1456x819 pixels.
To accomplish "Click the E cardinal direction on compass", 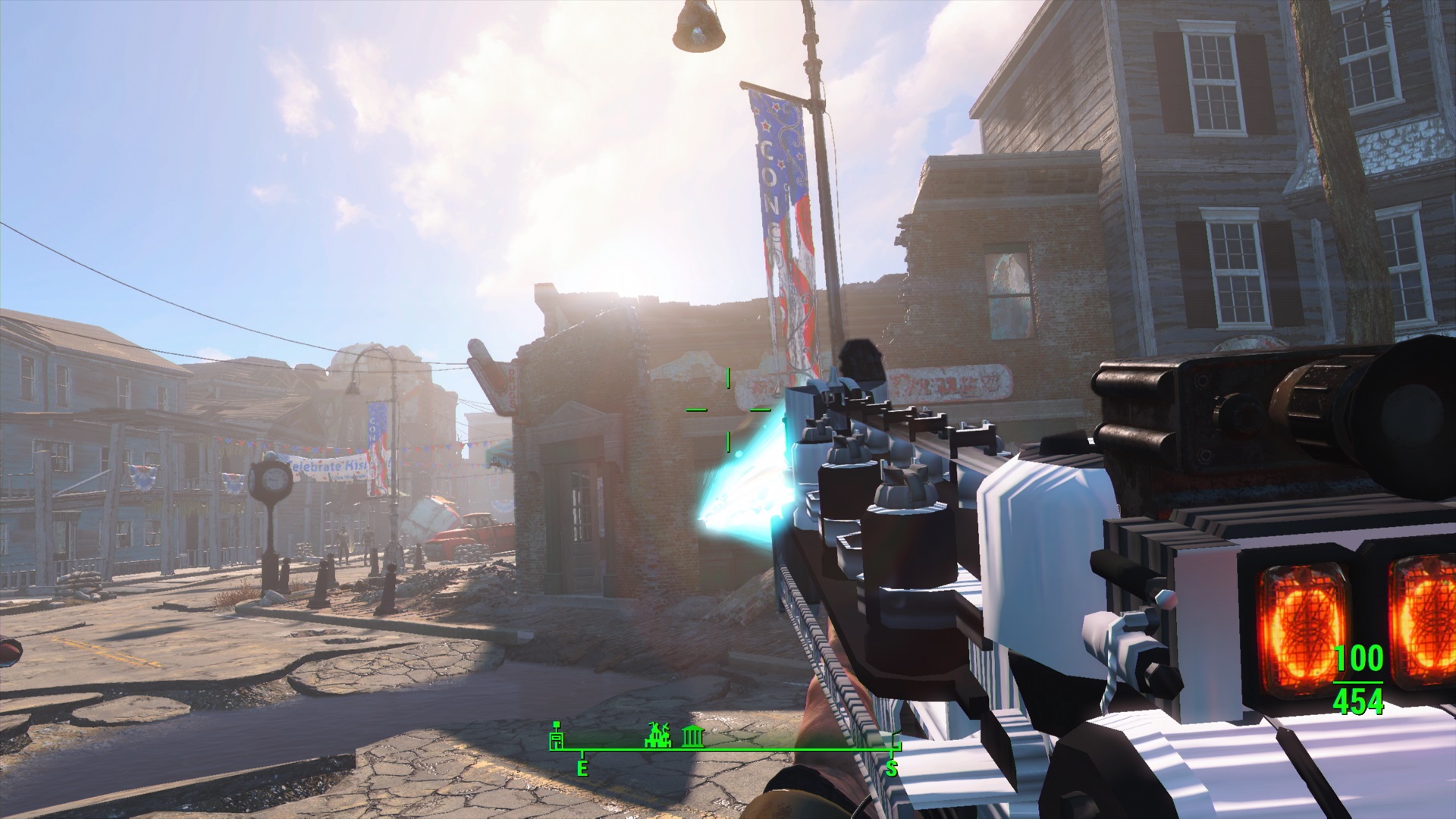I will click(x=582, y=767).
